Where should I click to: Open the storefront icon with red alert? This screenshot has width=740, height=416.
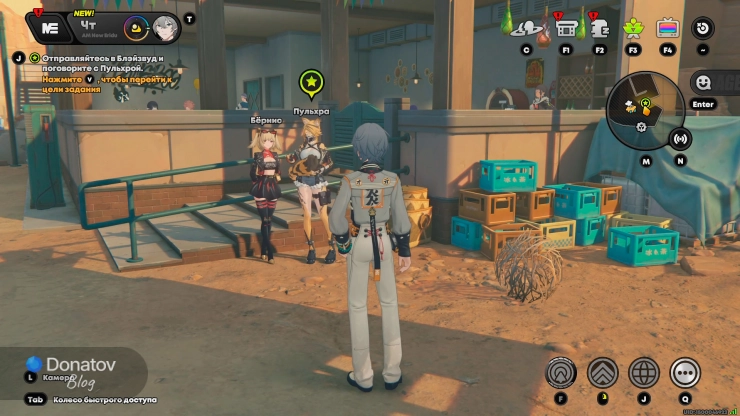pos(566,28)
